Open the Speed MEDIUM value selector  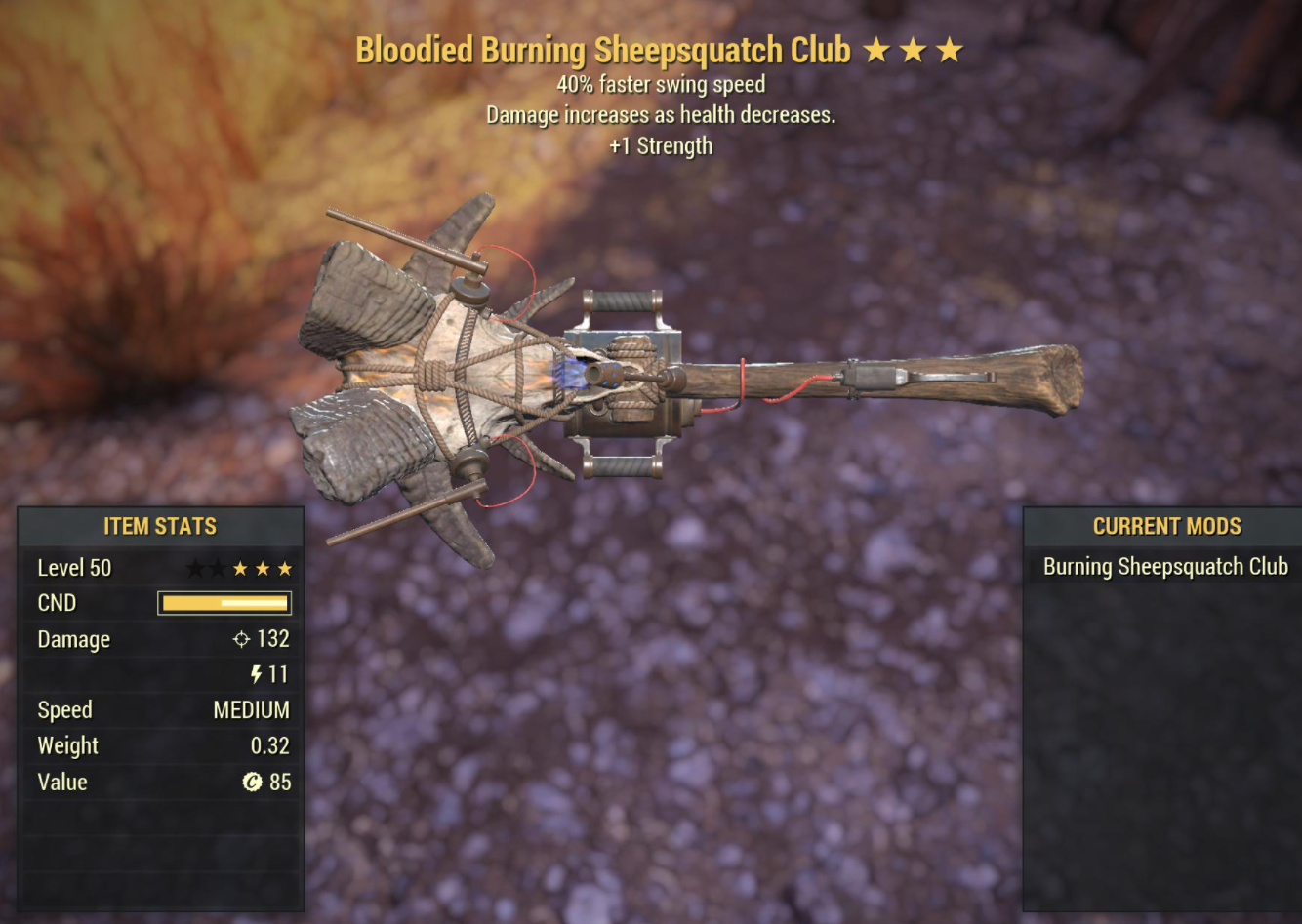point(251,709)
